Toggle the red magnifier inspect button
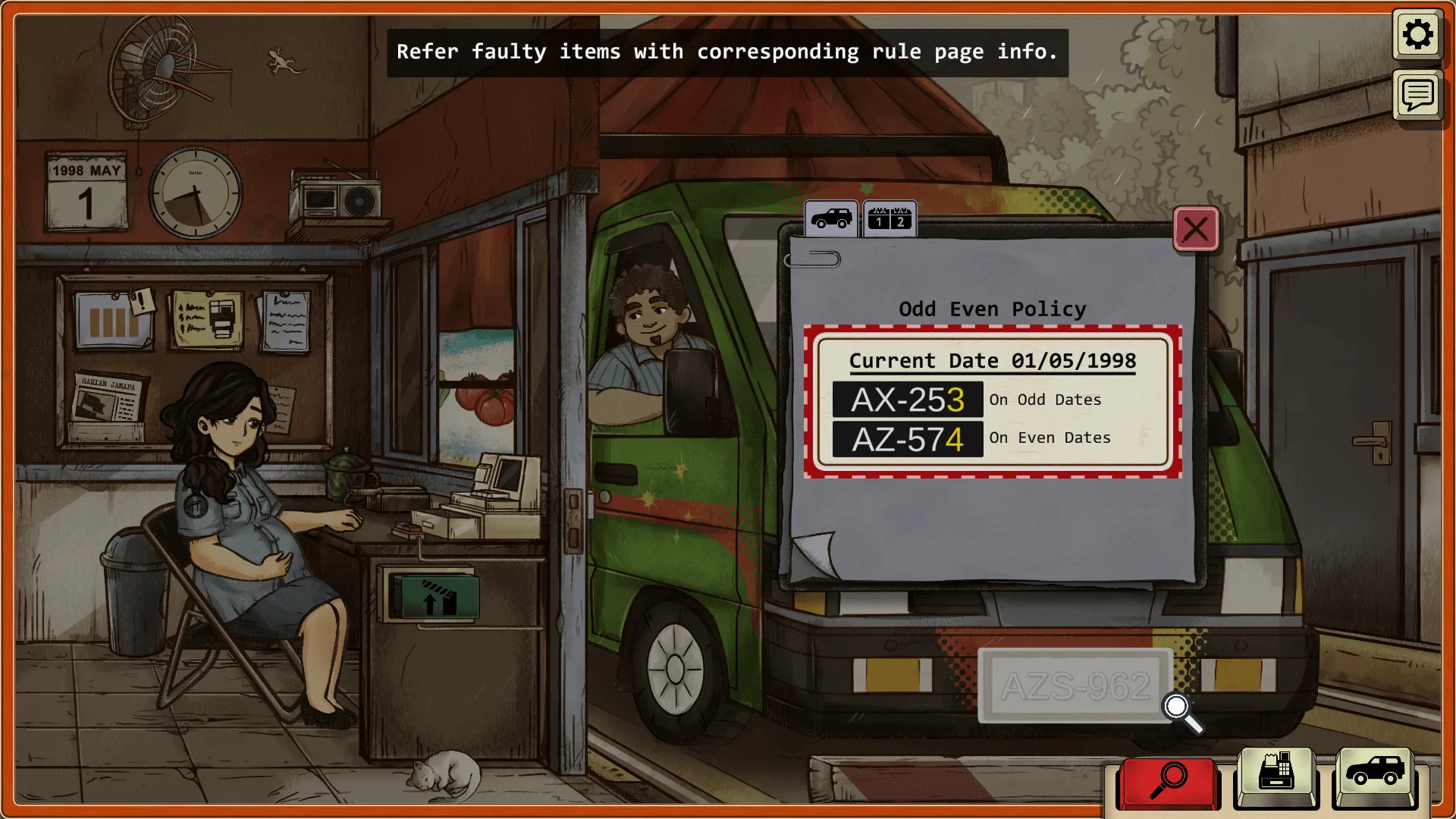 pyautogui.click(x=1168, y=781)
